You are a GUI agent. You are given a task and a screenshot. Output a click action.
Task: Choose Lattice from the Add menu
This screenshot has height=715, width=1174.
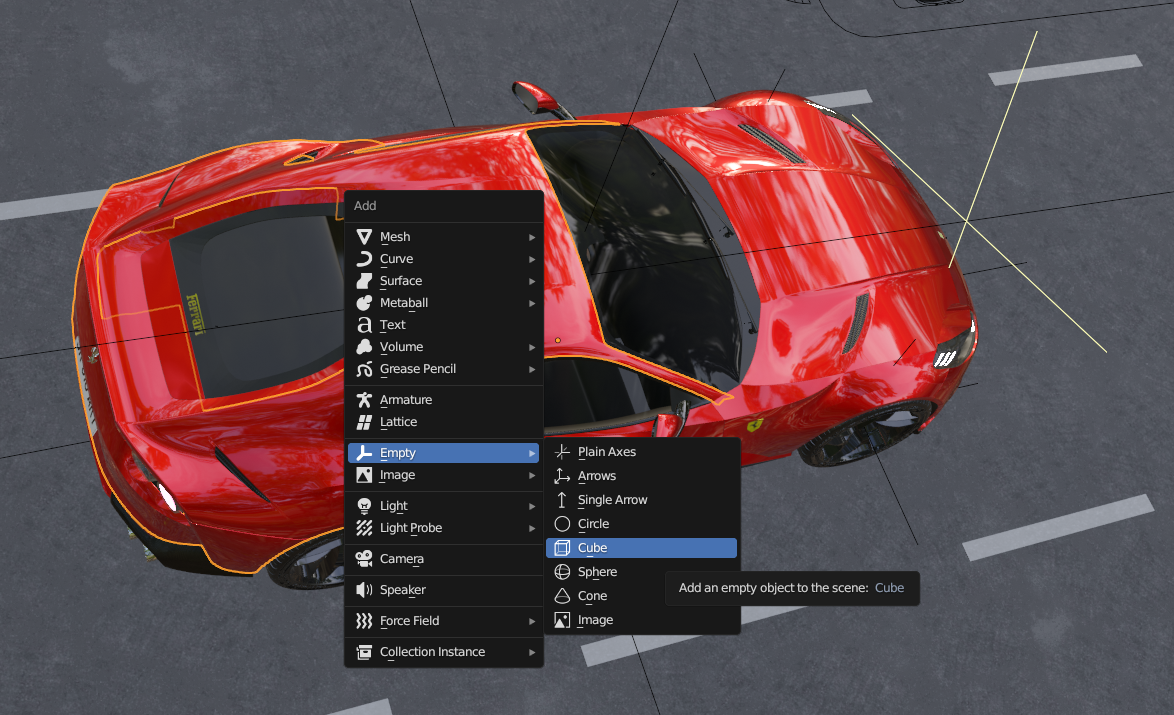(x=398, y=422)
